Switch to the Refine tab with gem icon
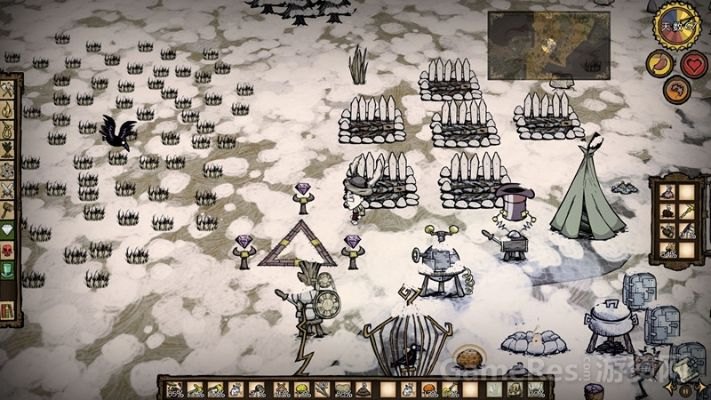Screen dimensions: 711x400 (8, 229)
